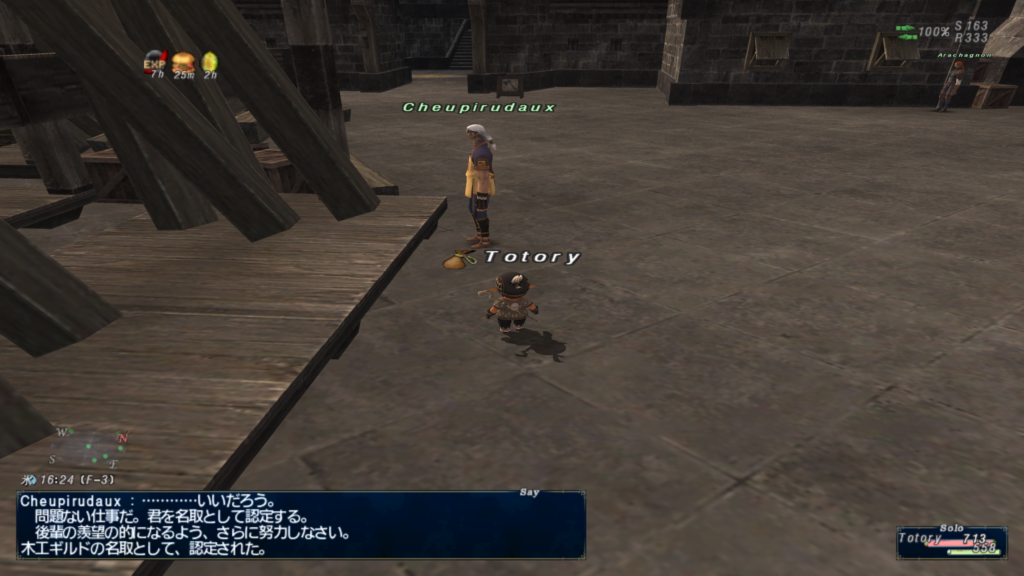Click the yellow-green gem status icon
The height and width of the screenshot is (576, 1024).
(209, 62)
